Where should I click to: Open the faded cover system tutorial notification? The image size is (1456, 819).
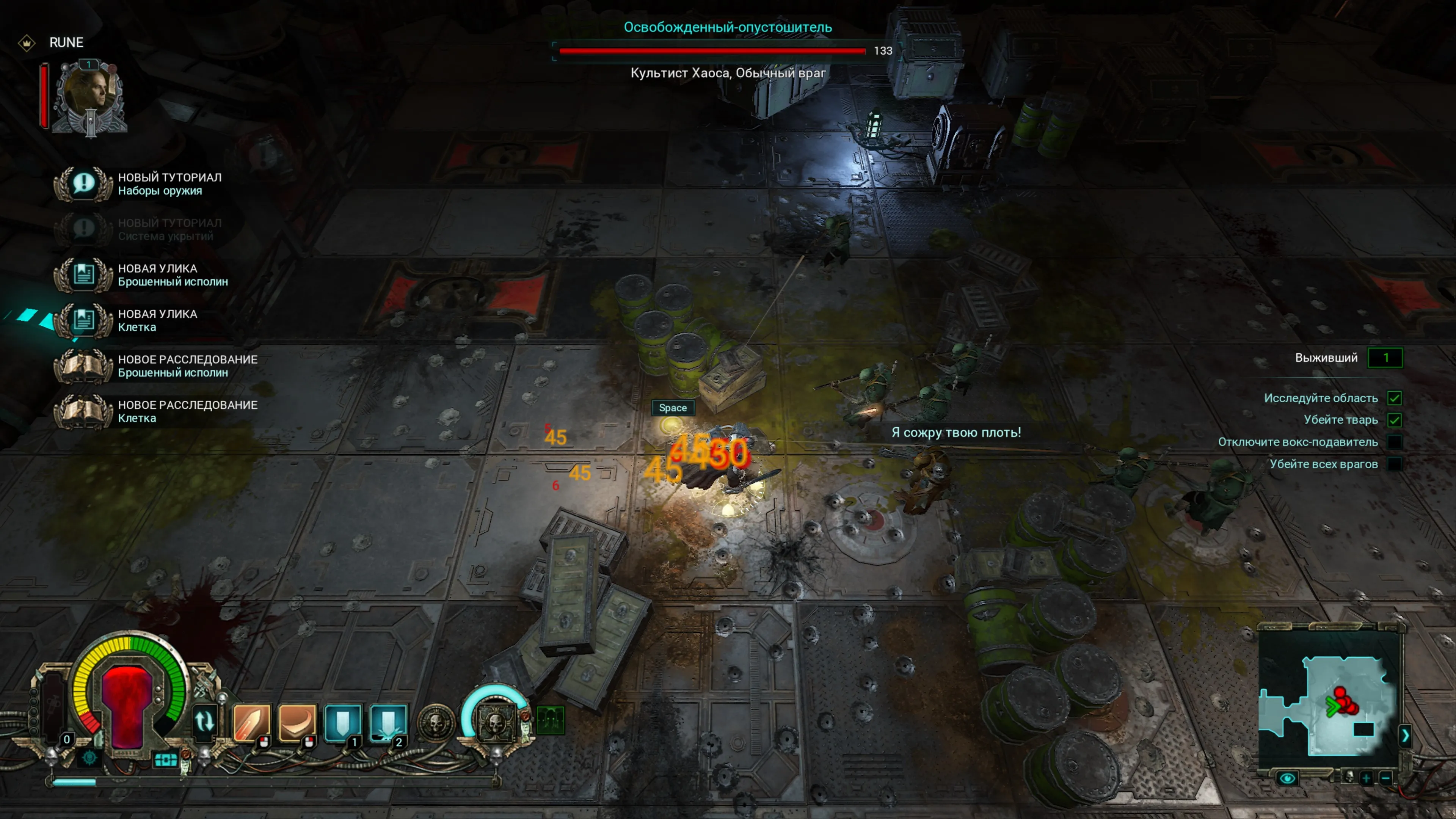coord(84,229)
